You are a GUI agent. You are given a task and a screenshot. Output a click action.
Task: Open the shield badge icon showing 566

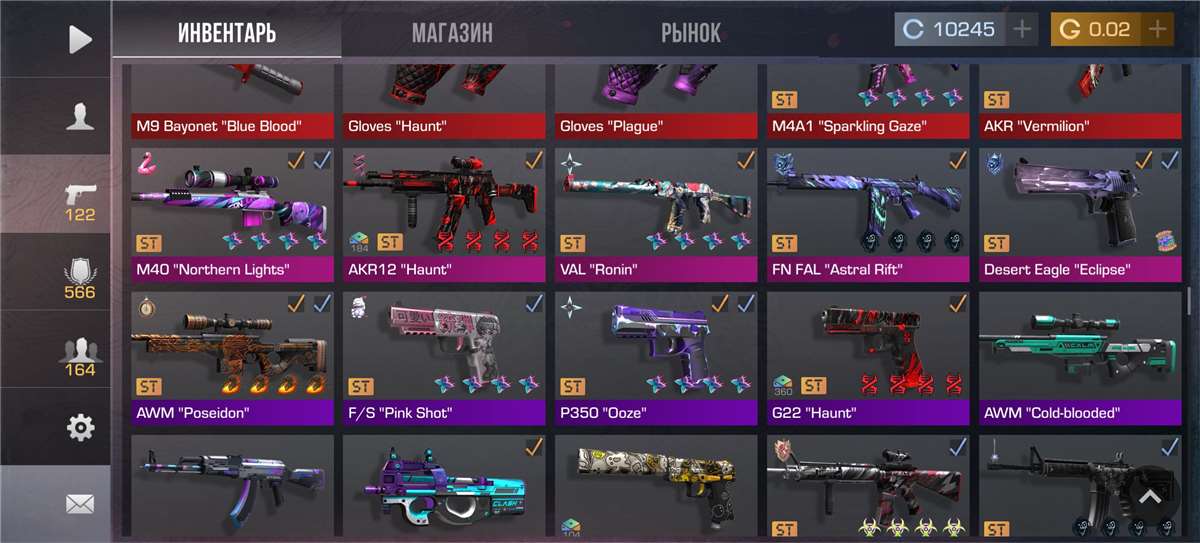(x=79, y=278)
